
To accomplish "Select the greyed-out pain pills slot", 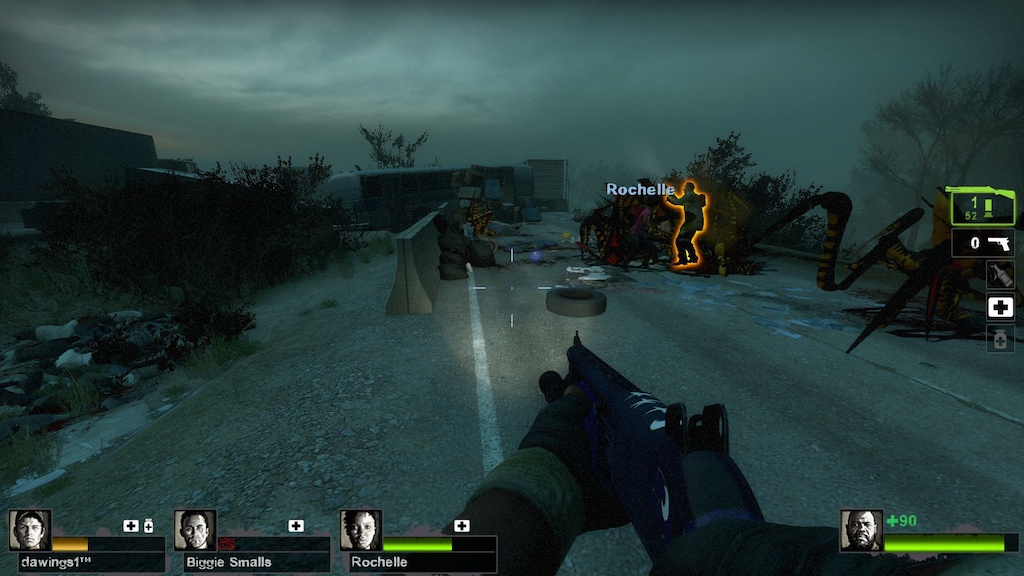I will [1000, 339].
